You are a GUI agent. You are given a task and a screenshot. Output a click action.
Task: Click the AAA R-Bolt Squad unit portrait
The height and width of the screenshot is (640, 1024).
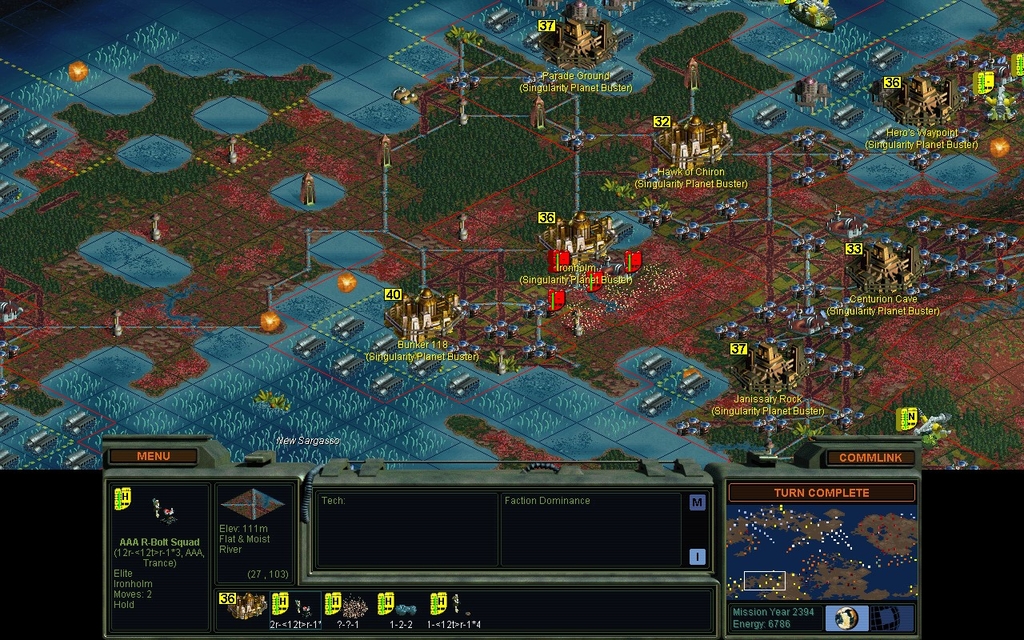point(159,512)
